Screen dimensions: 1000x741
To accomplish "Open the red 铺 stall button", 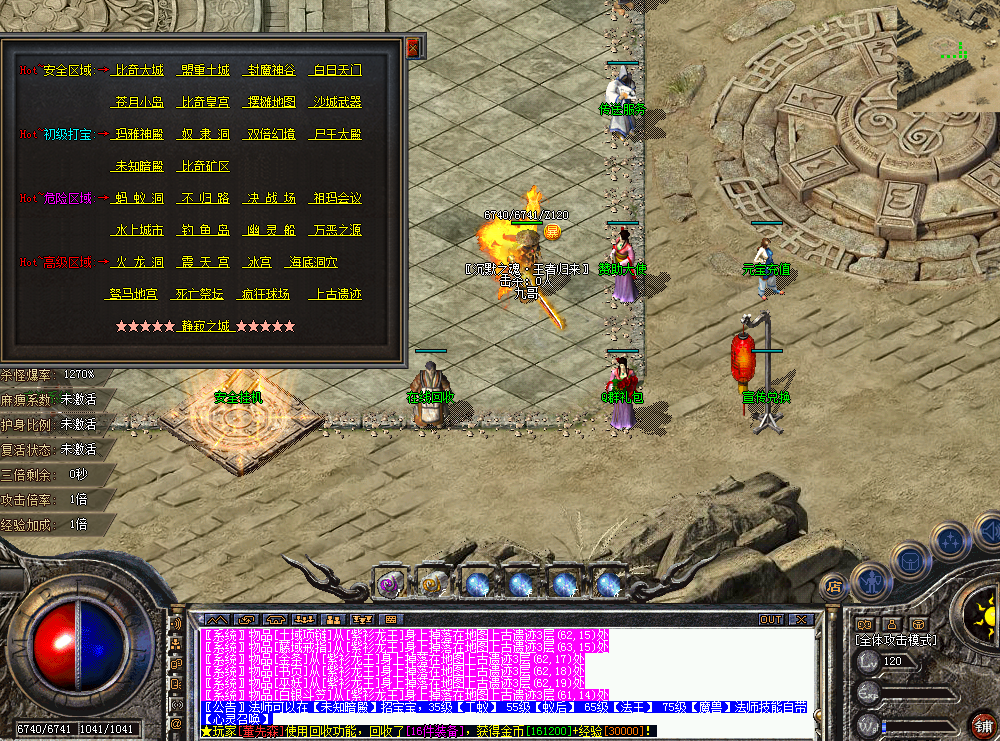I will click(x=983, y=724).
